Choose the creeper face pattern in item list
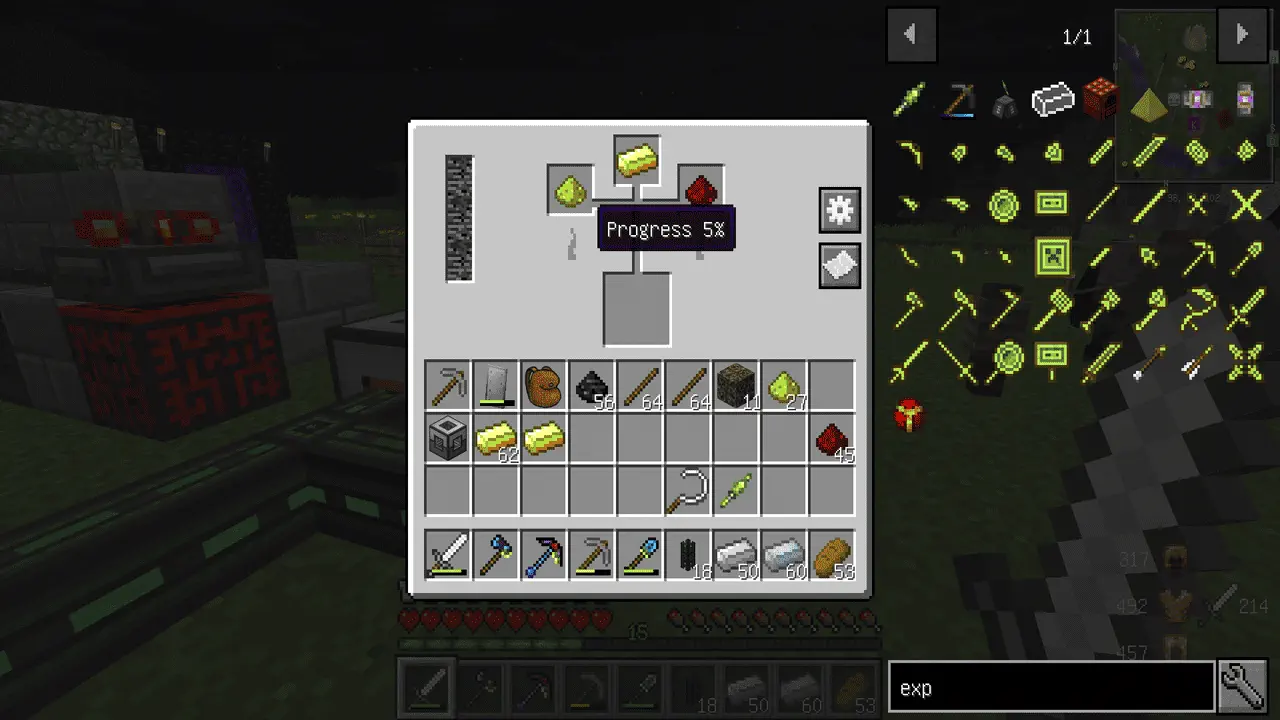This screenshot has width=1280, height=720. tap(1052, 257)
